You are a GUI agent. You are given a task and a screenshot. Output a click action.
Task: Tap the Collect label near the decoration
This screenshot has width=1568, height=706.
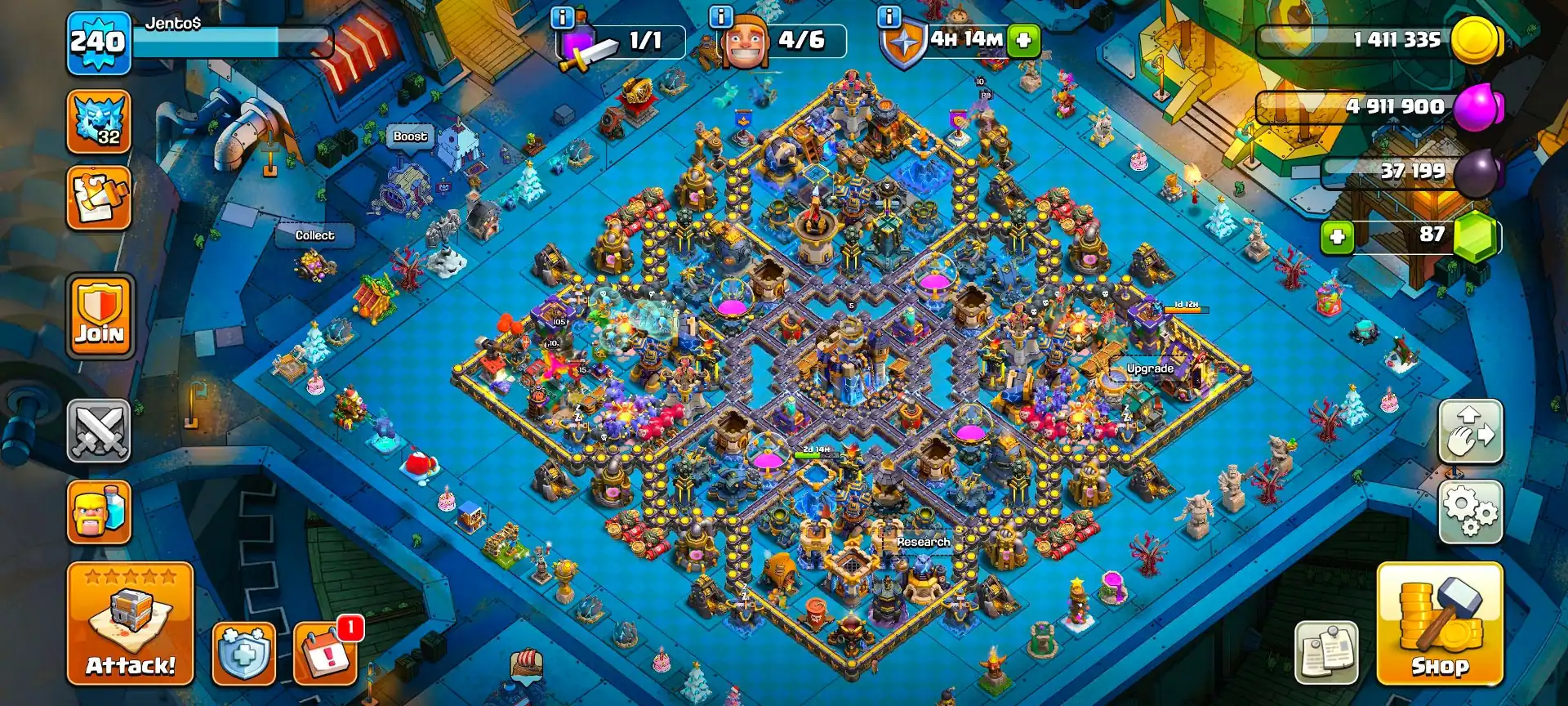pyautogui.click(x=315, y=235)
